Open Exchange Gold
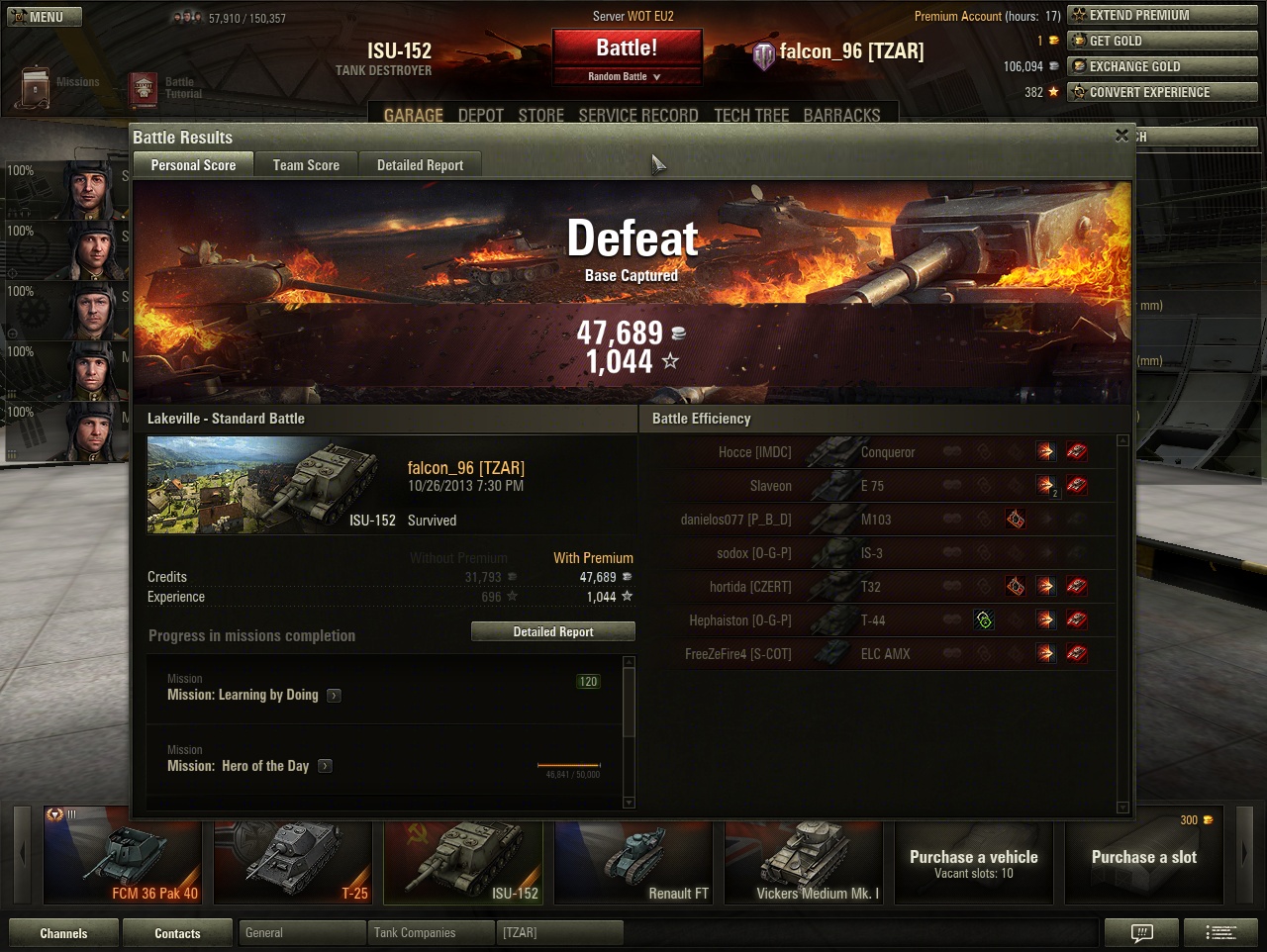The image size is (1267, 952). pos(1161,66)
